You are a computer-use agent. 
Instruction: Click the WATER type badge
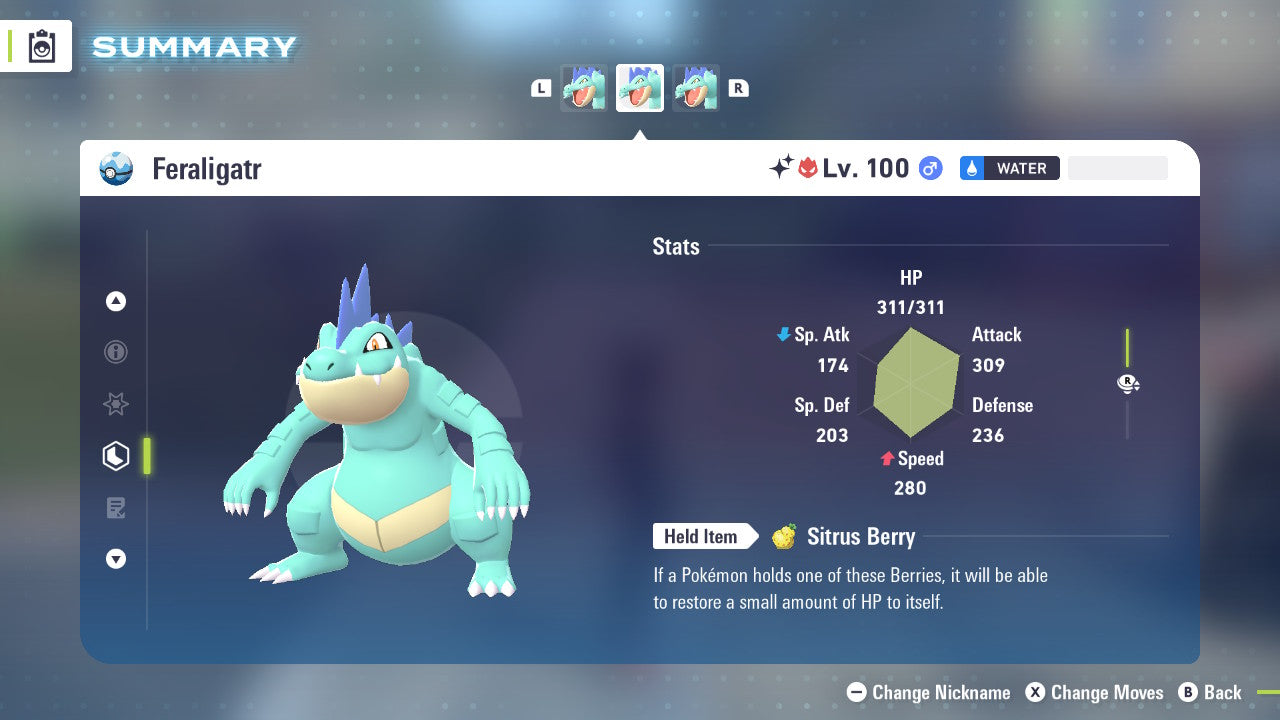pos(1009,168)
